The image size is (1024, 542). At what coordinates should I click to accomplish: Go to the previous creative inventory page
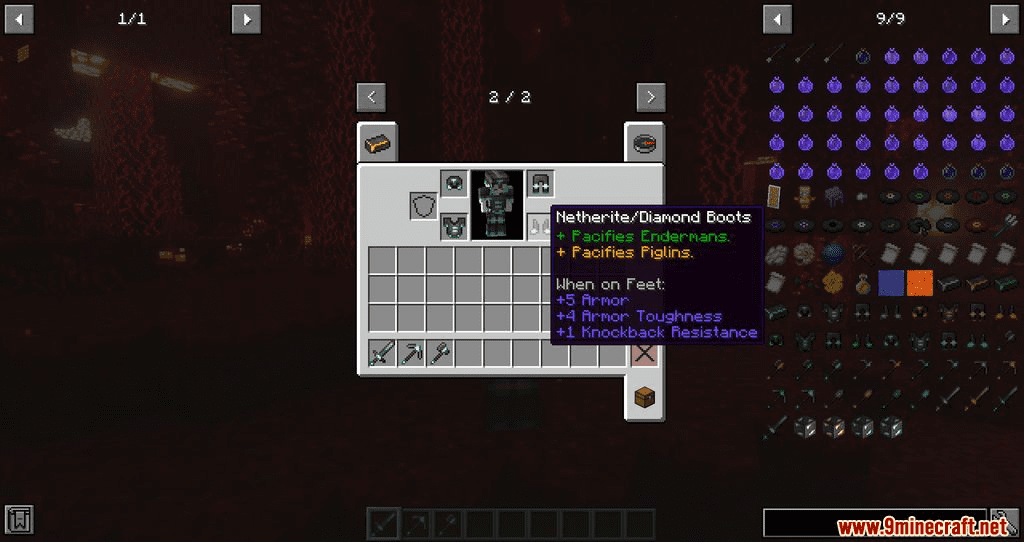tap(371, 97)
